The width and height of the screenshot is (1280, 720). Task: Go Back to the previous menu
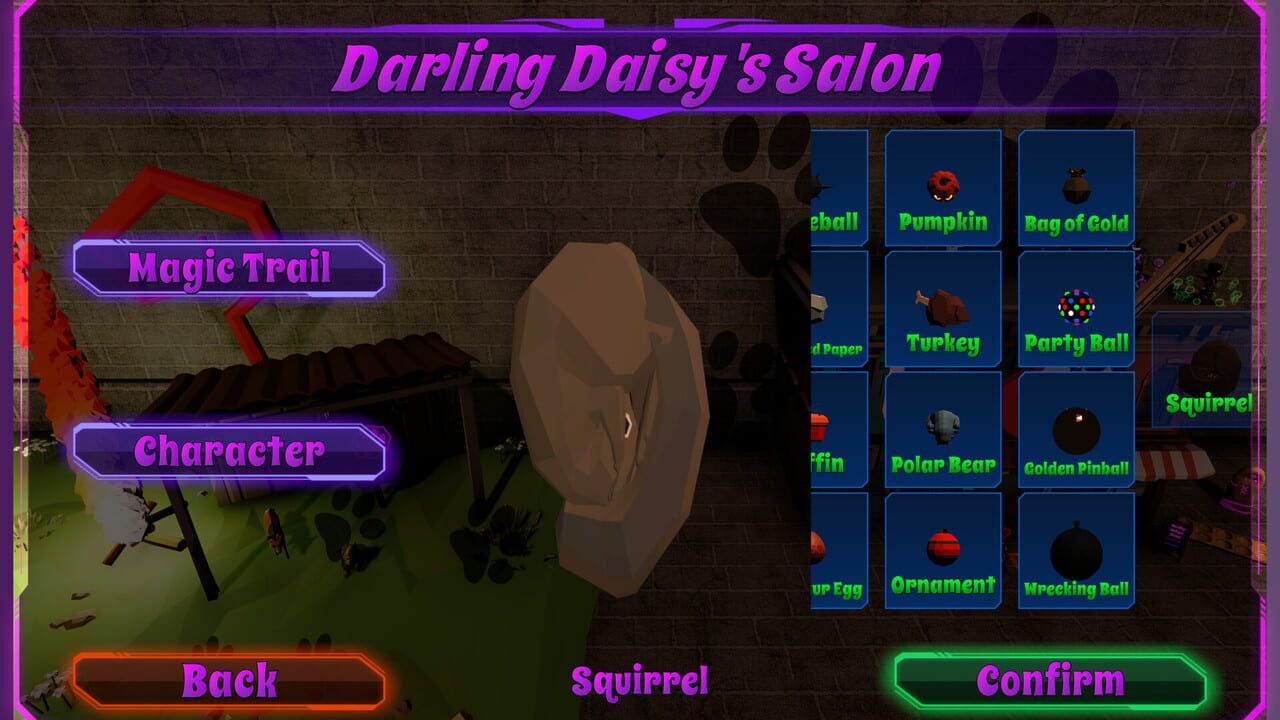coord(228,682)
